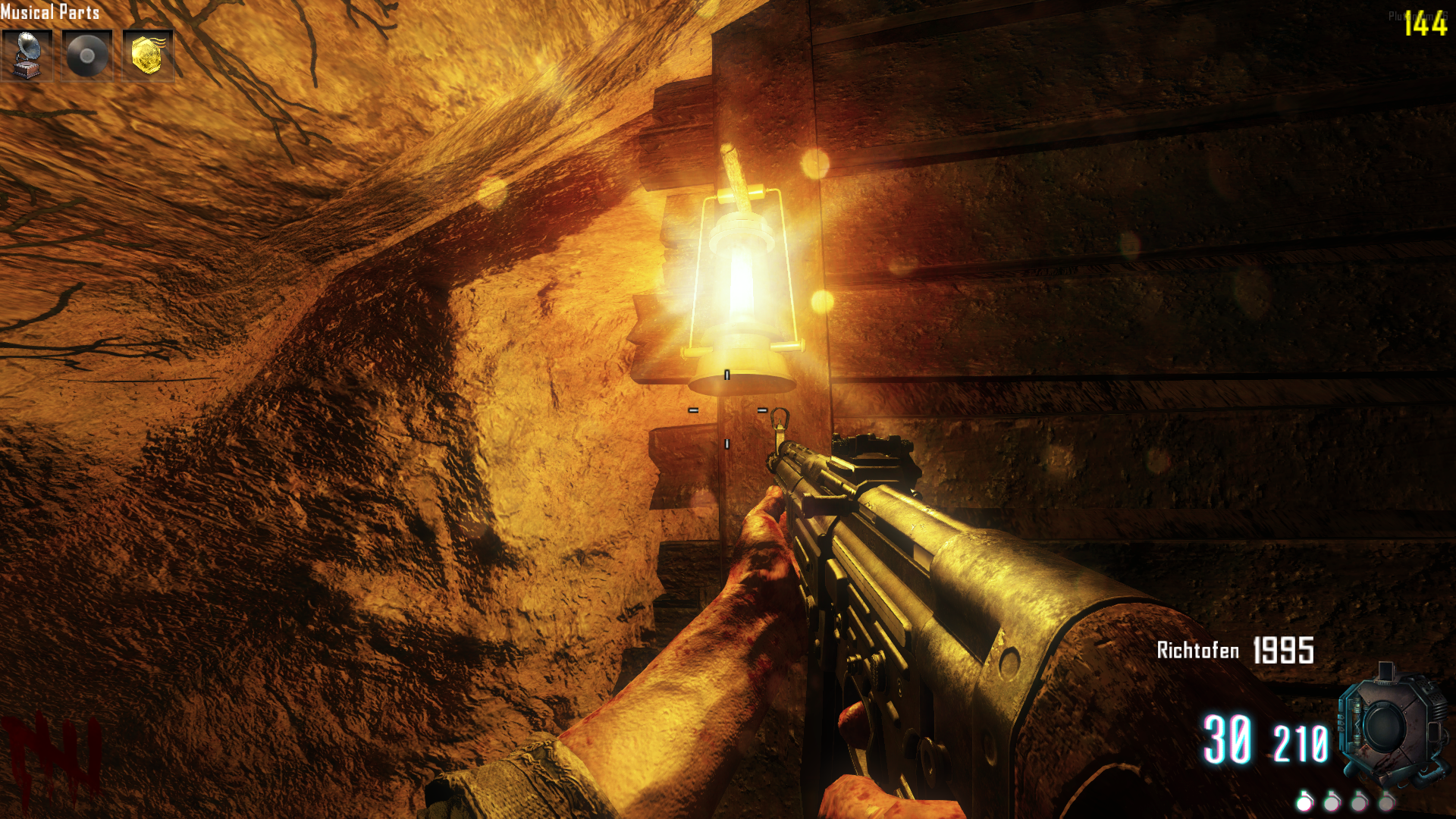Select the glowing yellow gem part icon
The width and height of the screenshot is (1456, 819).
pyautogui.click(x=147, y=55)
